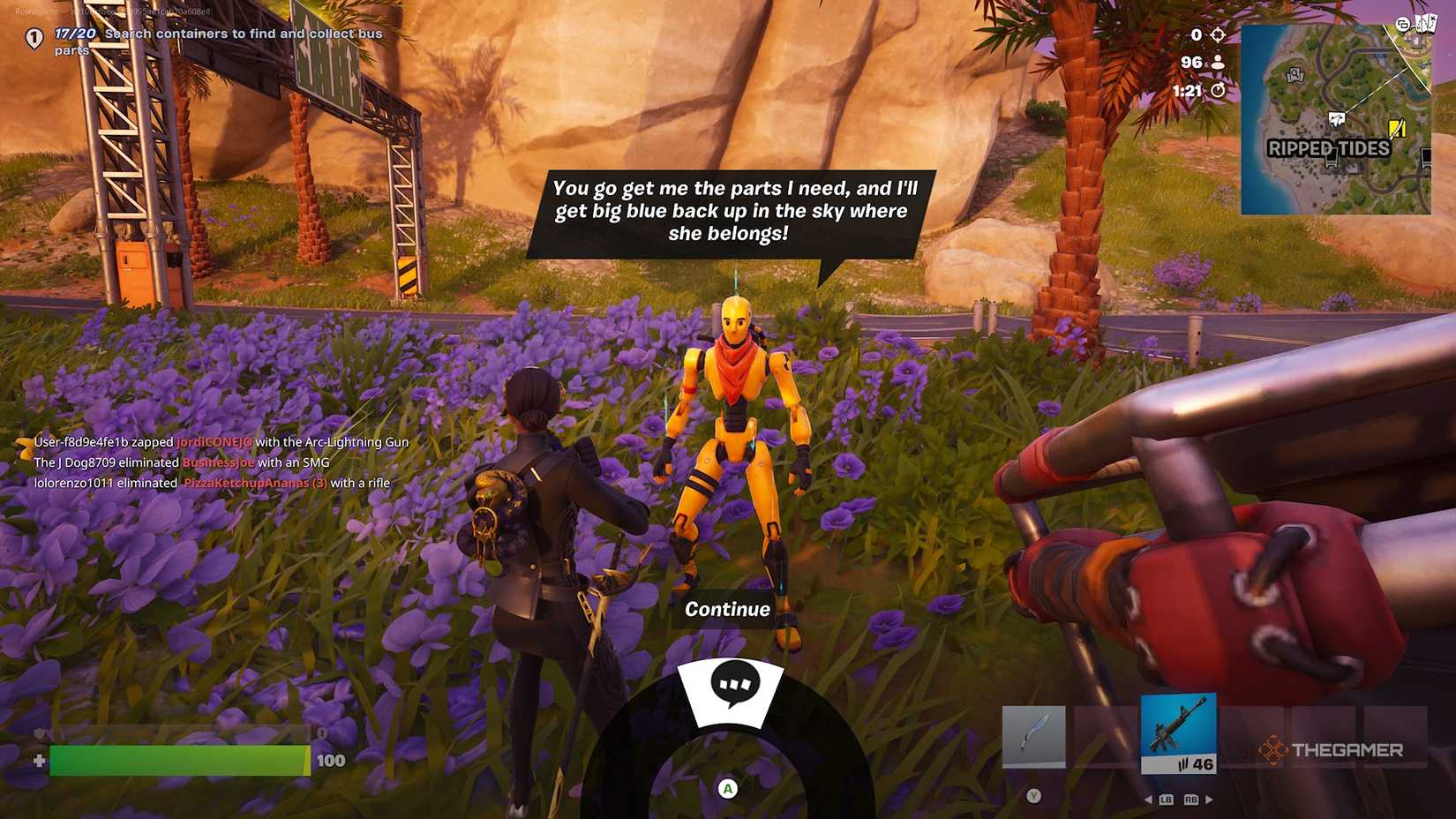Toggle the minimap overlay view icon

coord(1402,24)
